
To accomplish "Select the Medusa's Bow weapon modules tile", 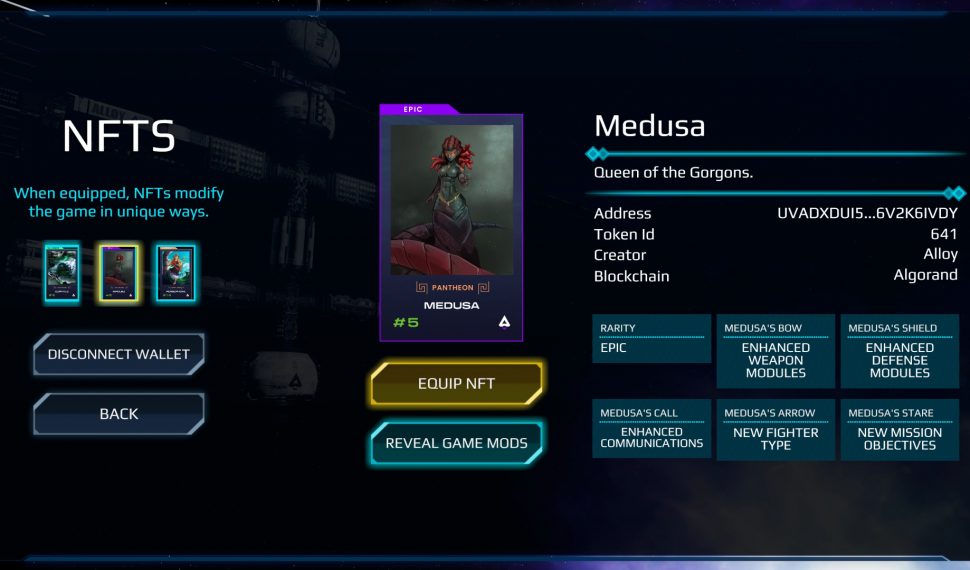I will (775, 351).
